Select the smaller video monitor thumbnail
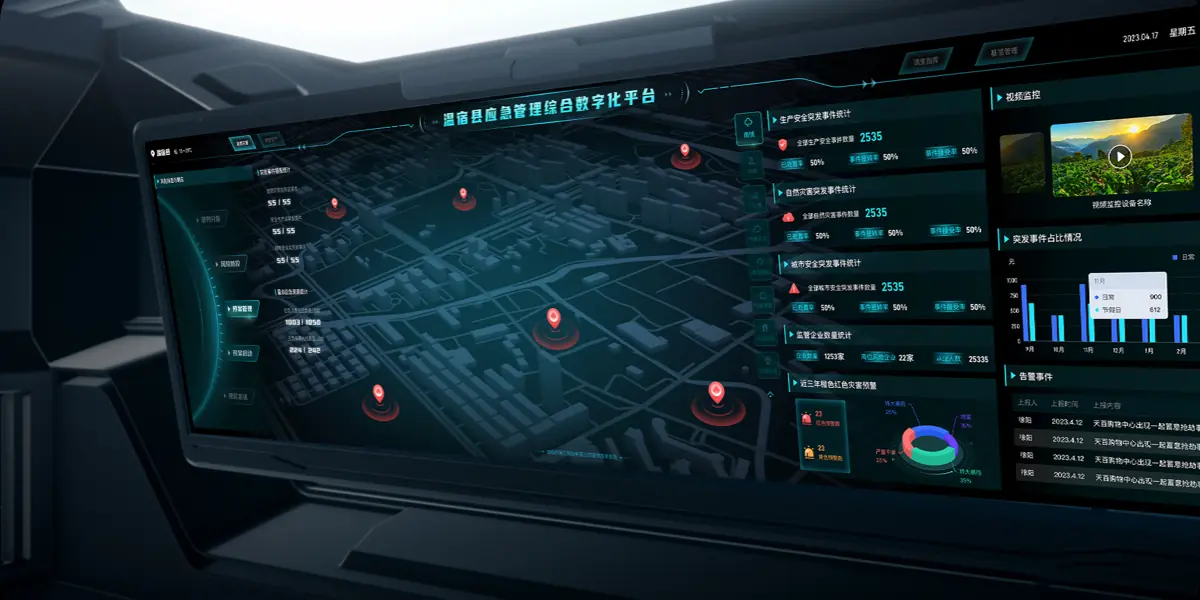The image size is (1200, 600). coord(1022,163)
